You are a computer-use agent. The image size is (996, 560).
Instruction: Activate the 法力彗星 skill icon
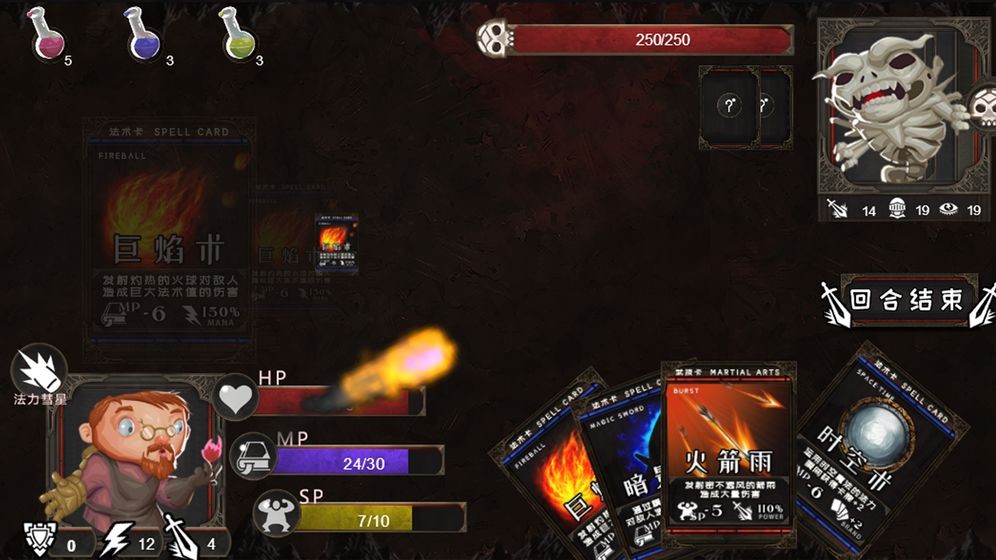tap(39, 369)
